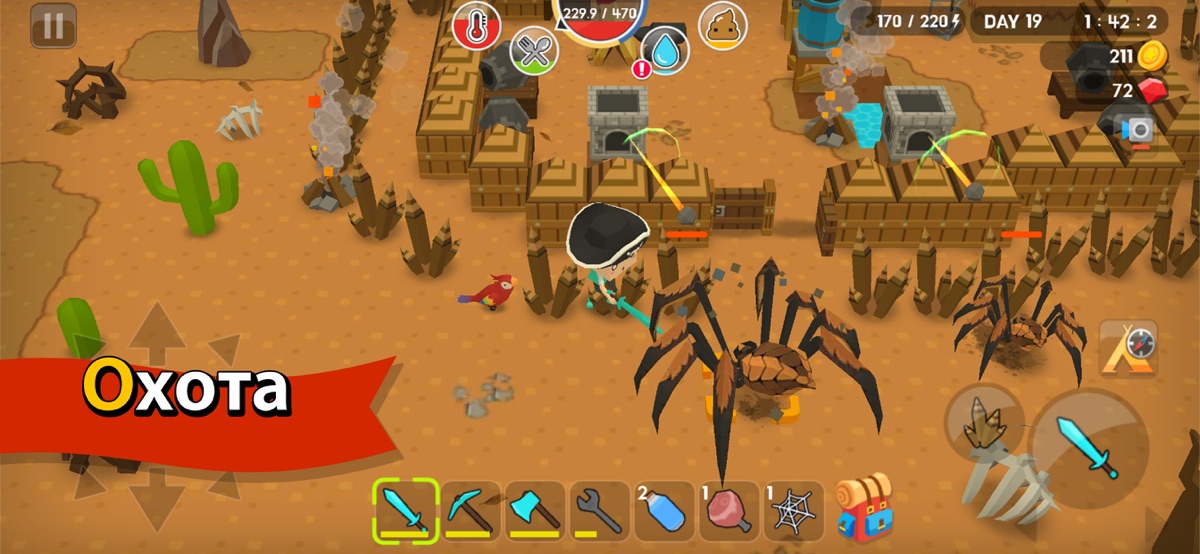Tap the red gem currency counter

coord(1139,92)
